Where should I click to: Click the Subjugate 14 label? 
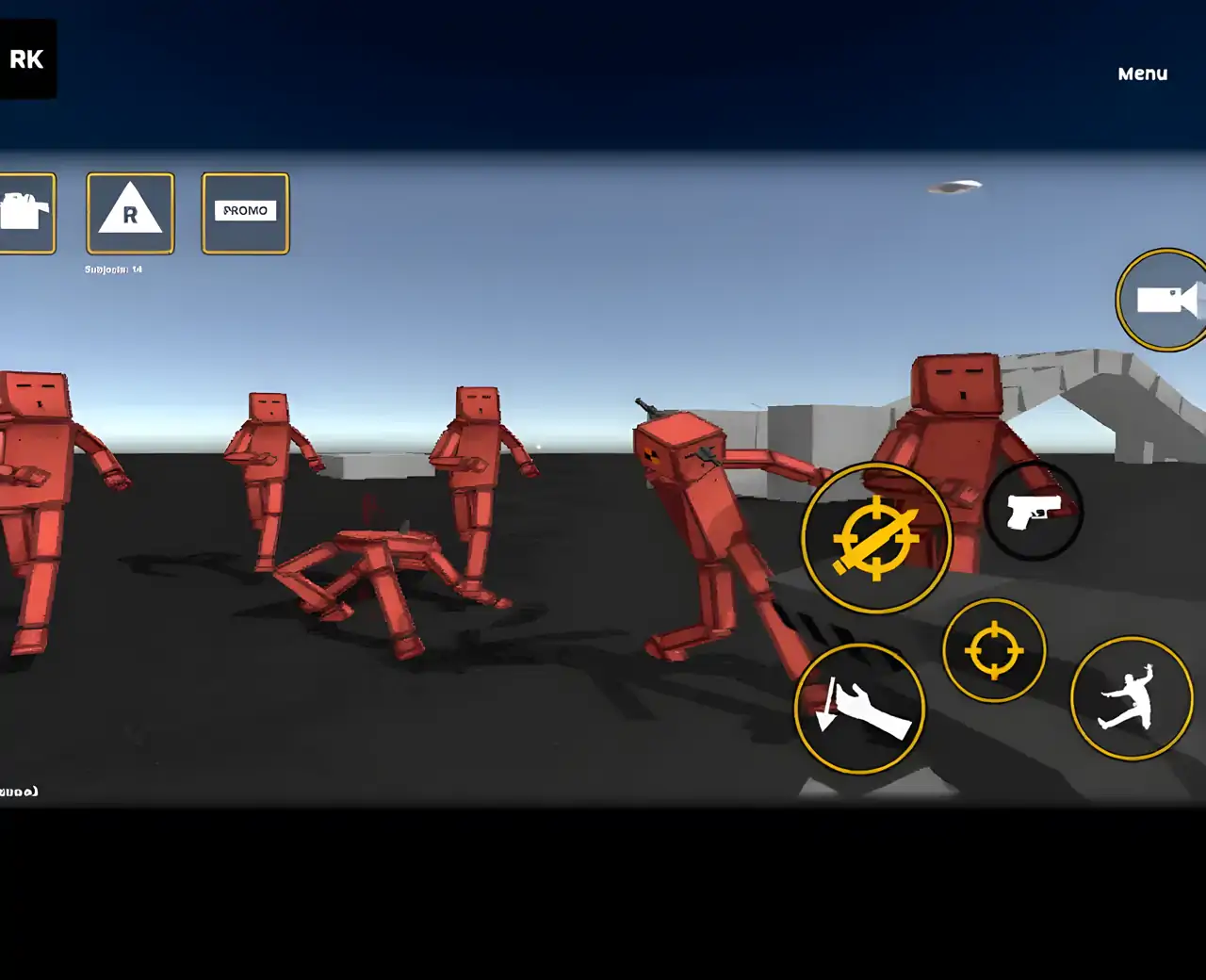[x=112, y=269]
